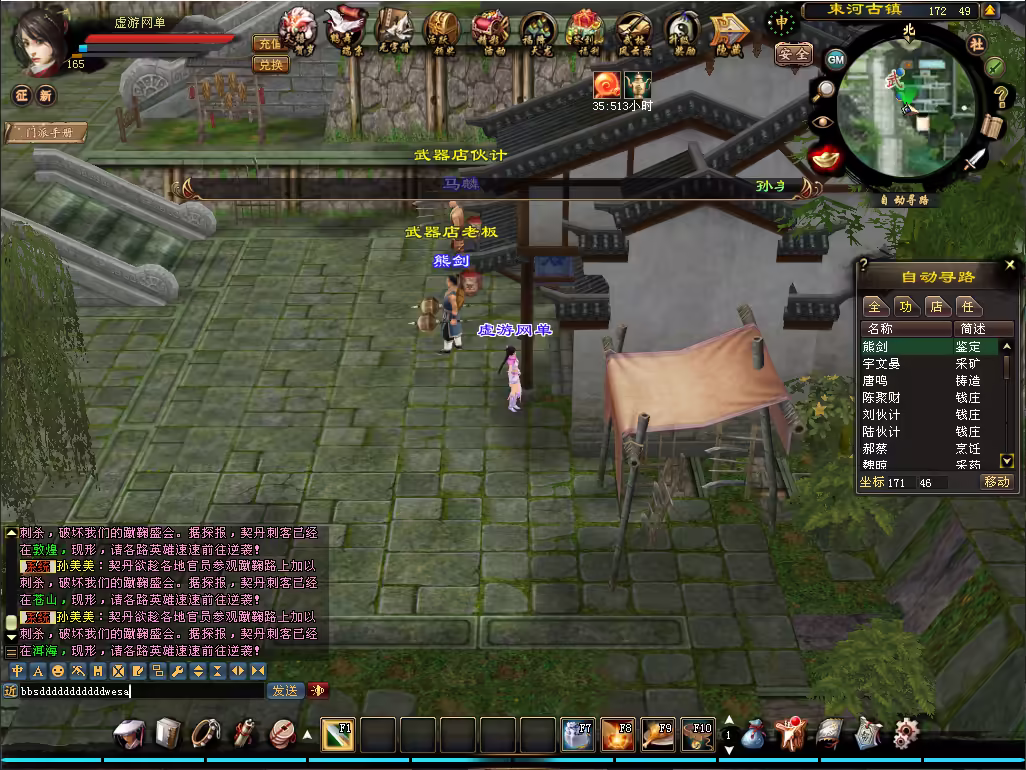Activate the F1 hotbar skill slot
Image resolution: width=1026 pixels, height=770 pixels.
pyautogui.click(x=338, y=735)
